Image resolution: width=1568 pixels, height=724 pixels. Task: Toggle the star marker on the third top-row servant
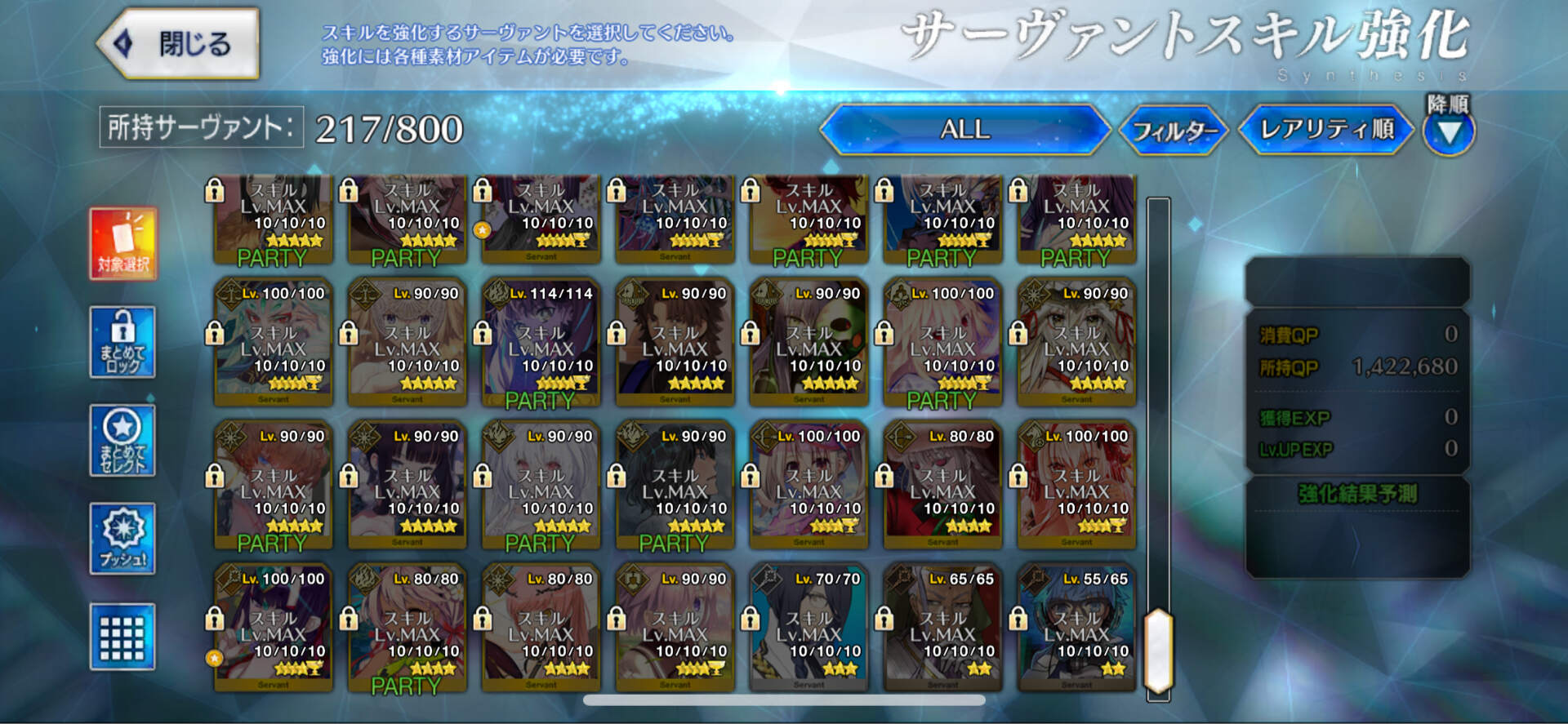coord(483,230)
